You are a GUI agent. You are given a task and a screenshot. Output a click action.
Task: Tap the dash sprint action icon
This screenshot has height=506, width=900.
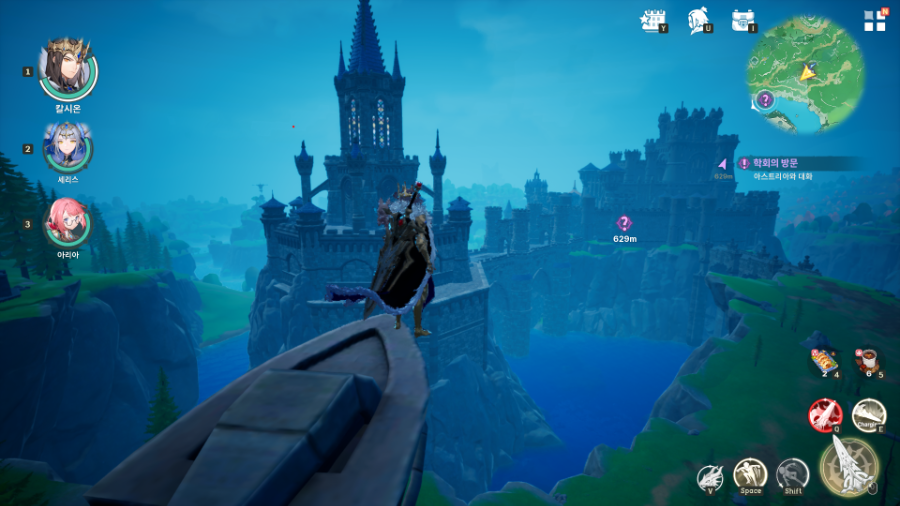point(792,474)
